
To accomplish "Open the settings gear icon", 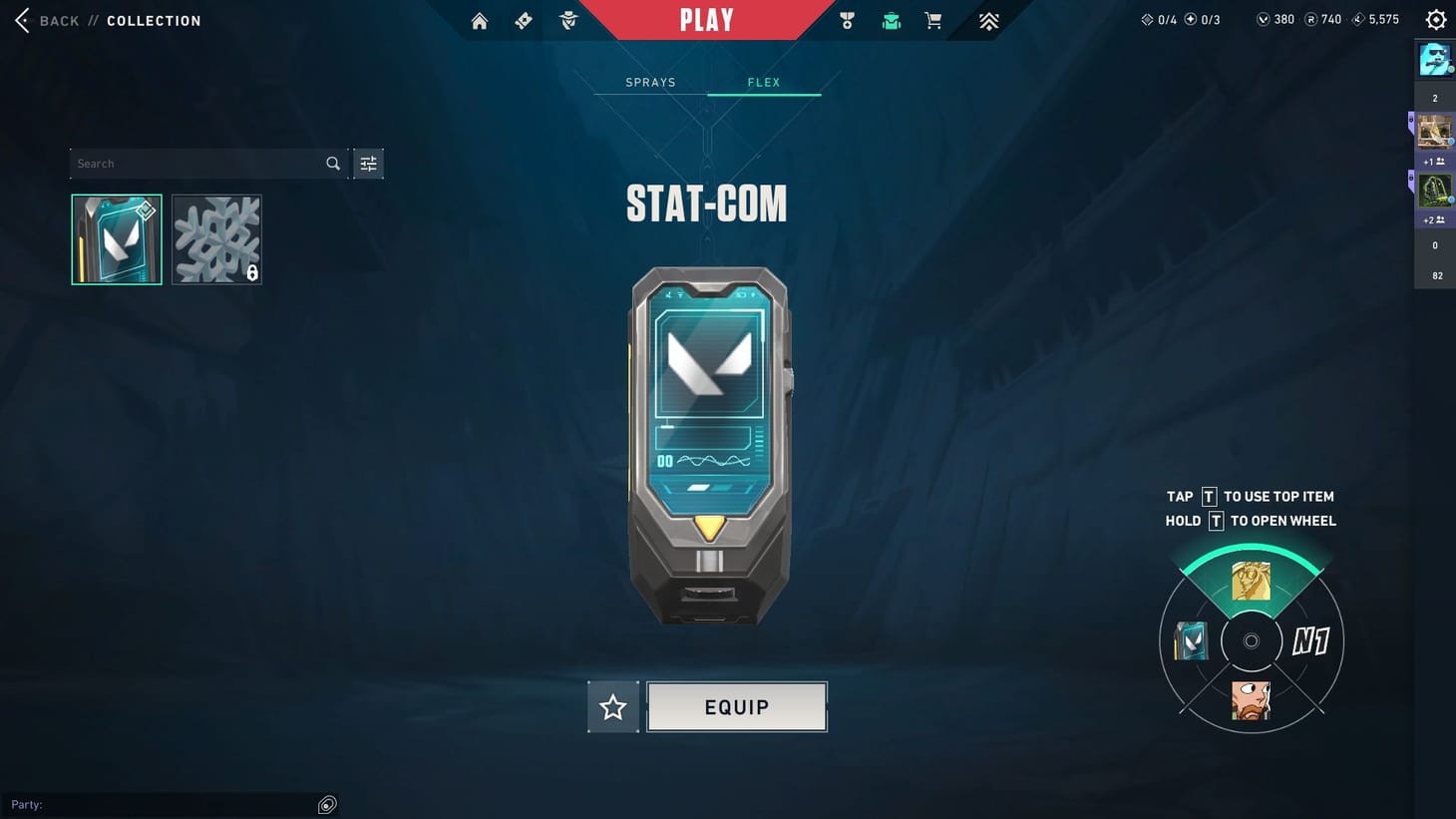I will 1435,18.
